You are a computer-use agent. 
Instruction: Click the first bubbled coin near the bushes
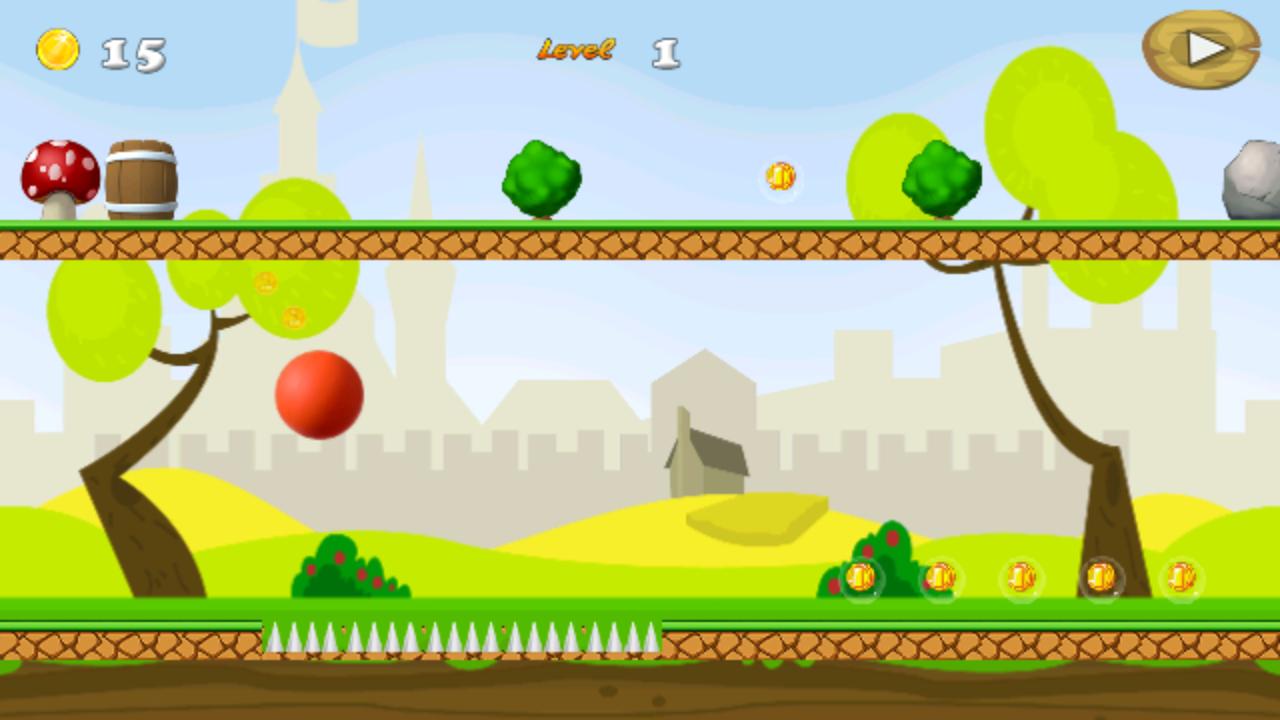(860, 578)
